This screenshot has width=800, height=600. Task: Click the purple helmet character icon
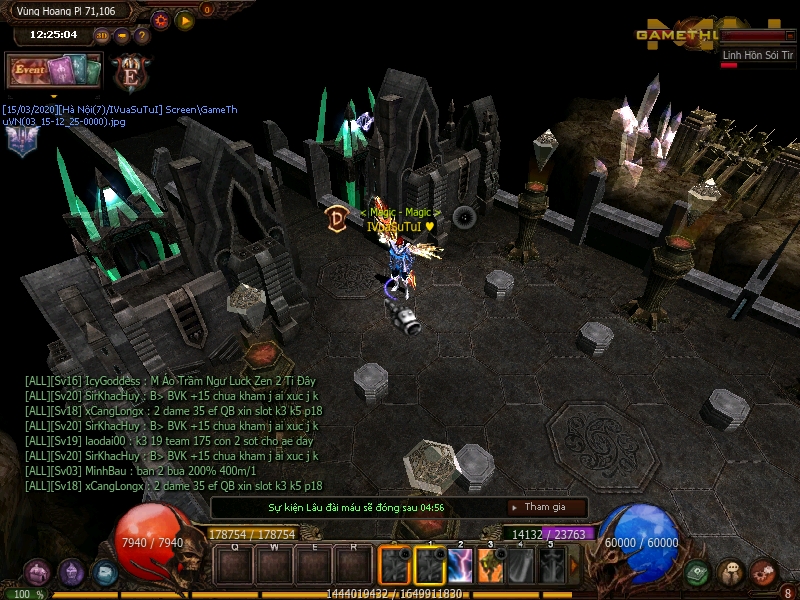coord(72,573)
